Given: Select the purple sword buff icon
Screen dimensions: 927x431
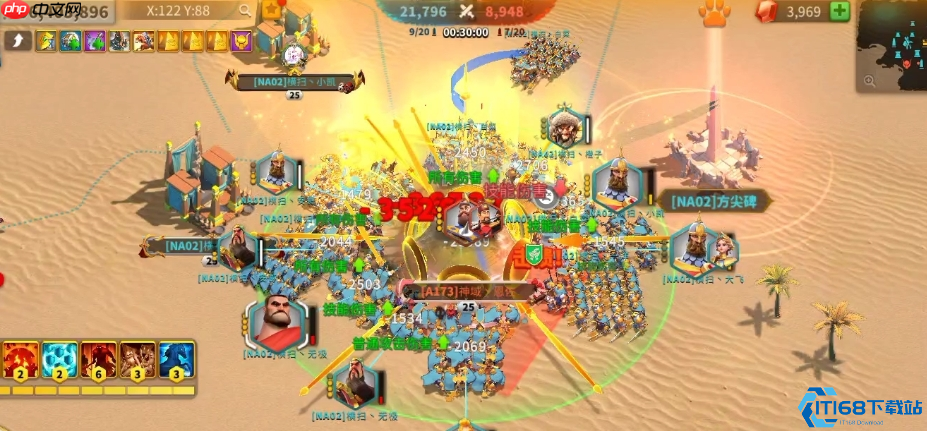Looking at the screenshot, I should pyautogui.click(x=94, y=41).
